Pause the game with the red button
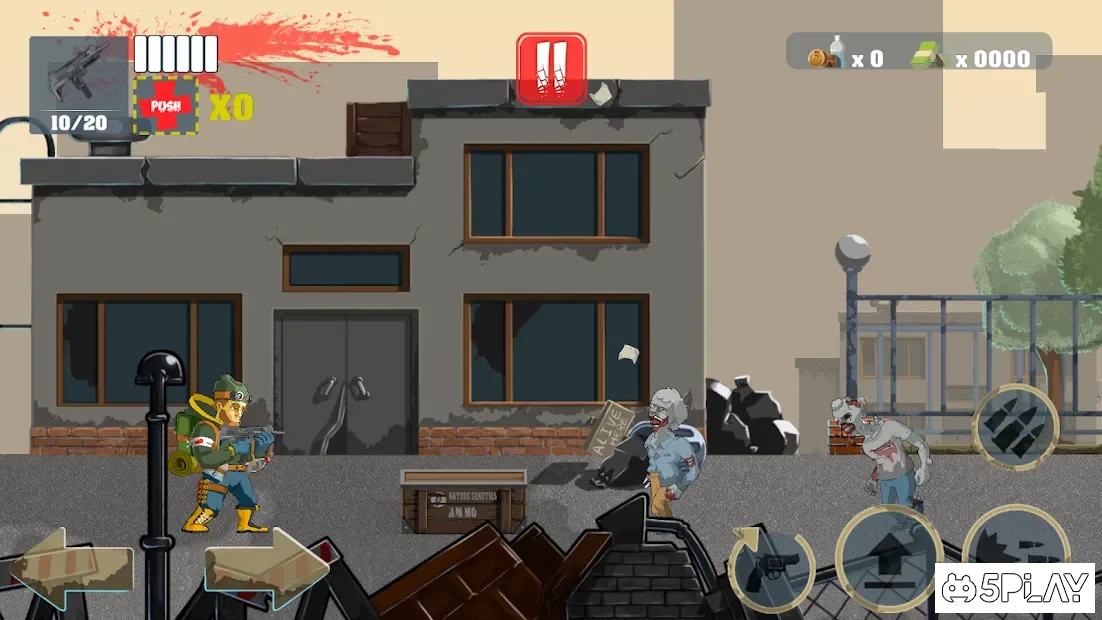This screenshot has height=620, width=1102. pos(551,68)
